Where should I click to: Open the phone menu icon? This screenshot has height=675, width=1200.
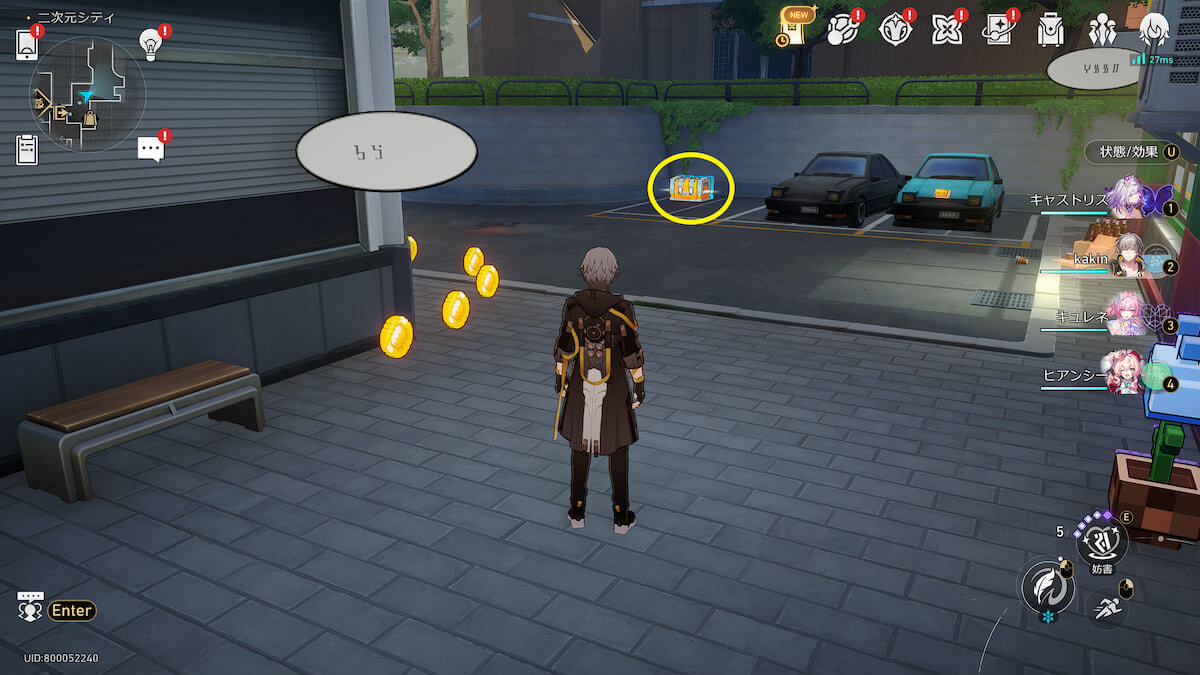(x=27, y=44)
